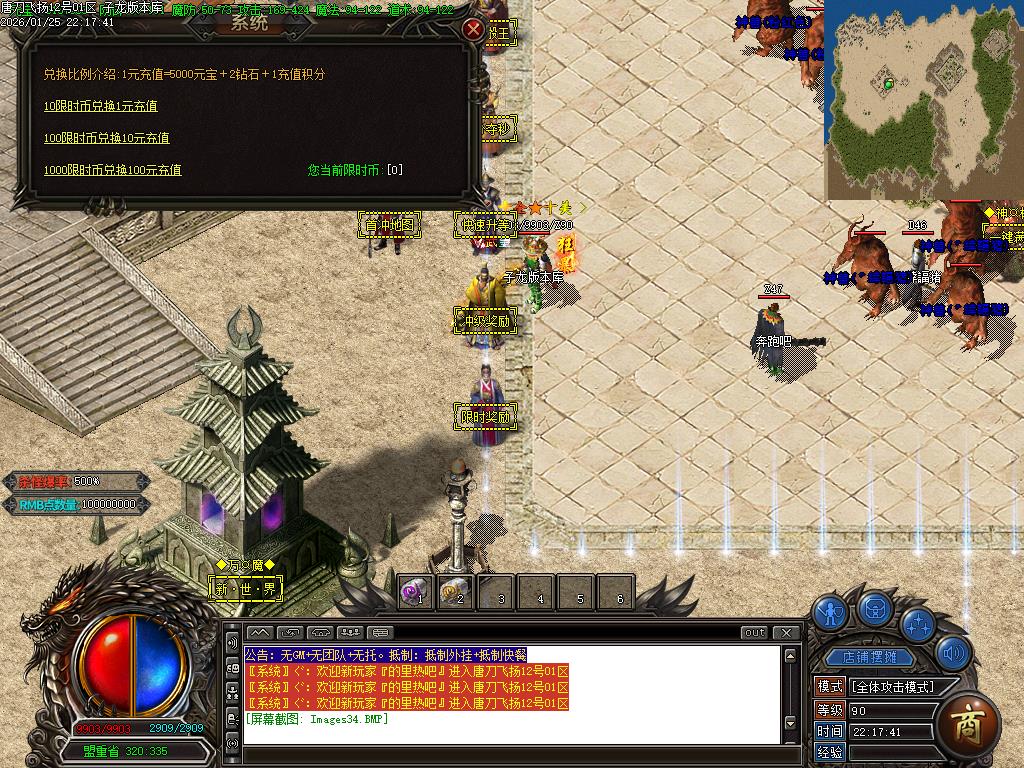Close the chat panel with its X
The image size is (1024, 768).
(x=787, y=632)
